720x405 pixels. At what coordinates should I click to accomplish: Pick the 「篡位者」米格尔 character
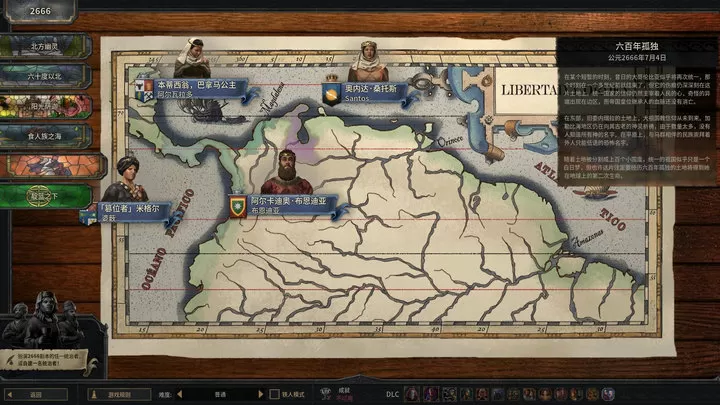coord(127,212)
